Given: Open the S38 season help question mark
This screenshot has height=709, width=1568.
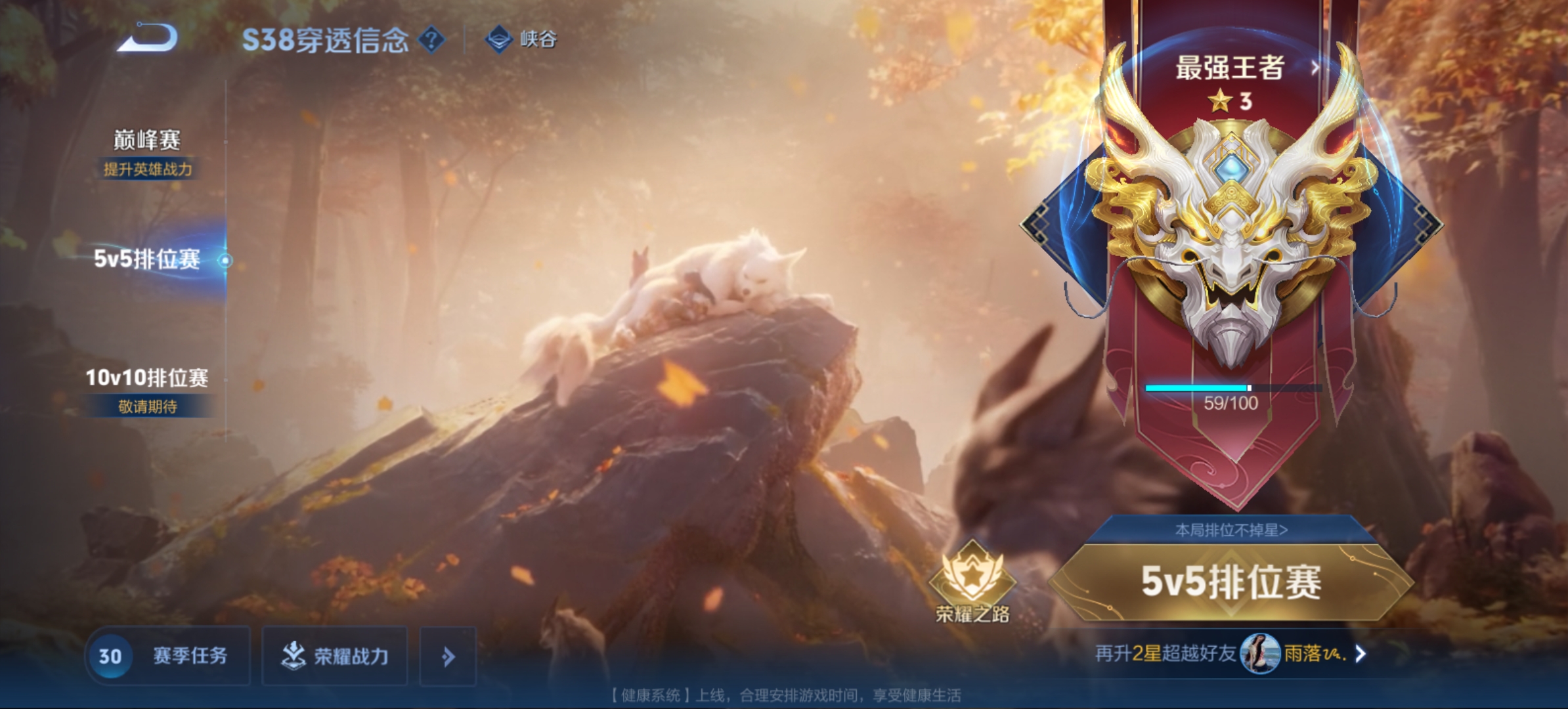Looking at the screenshot, I should click(x=431, y=40).
